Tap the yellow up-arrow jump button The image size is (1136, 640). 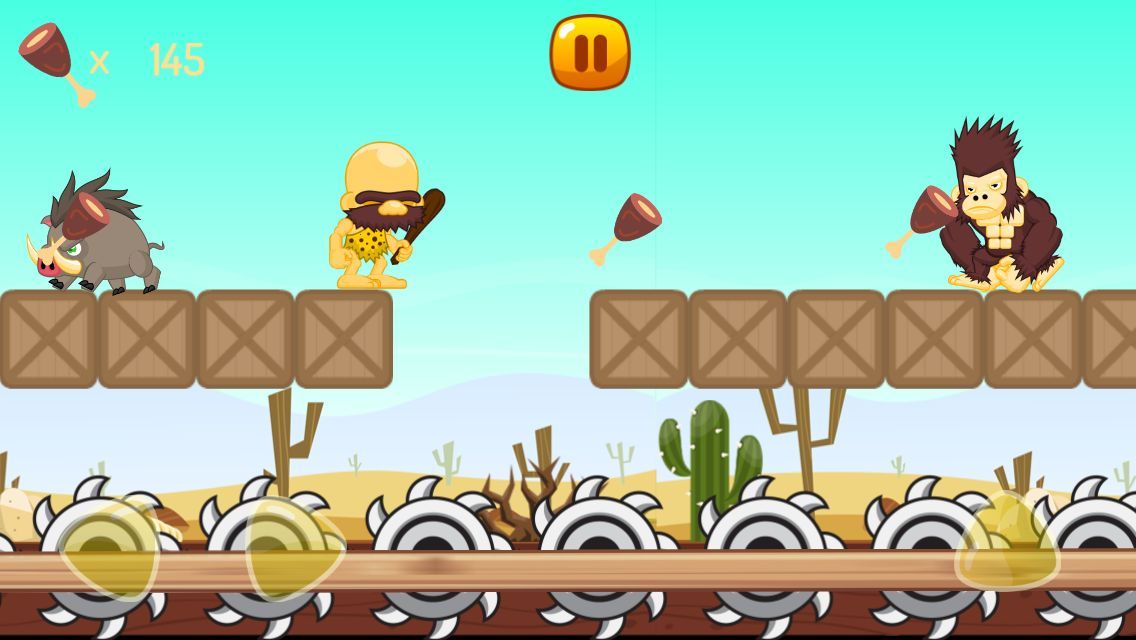pyautogui.click(x=1007, y=545)
